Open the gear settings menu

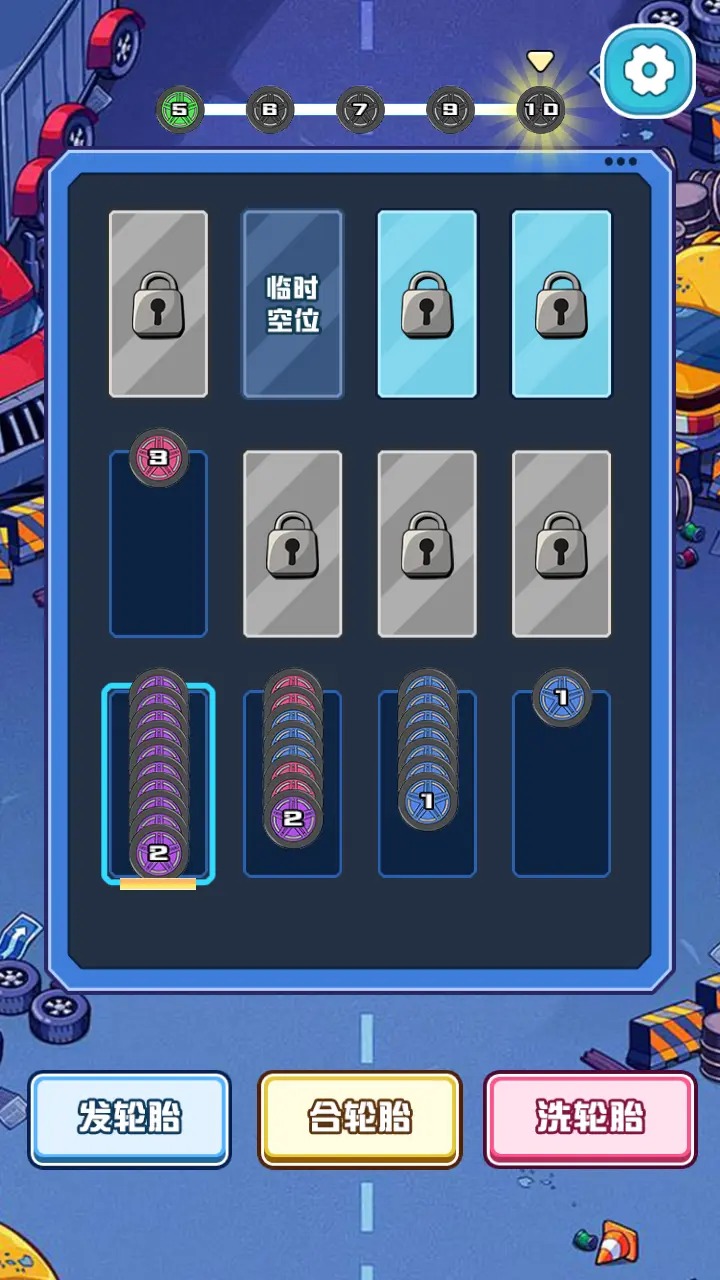tap(648, 70)
